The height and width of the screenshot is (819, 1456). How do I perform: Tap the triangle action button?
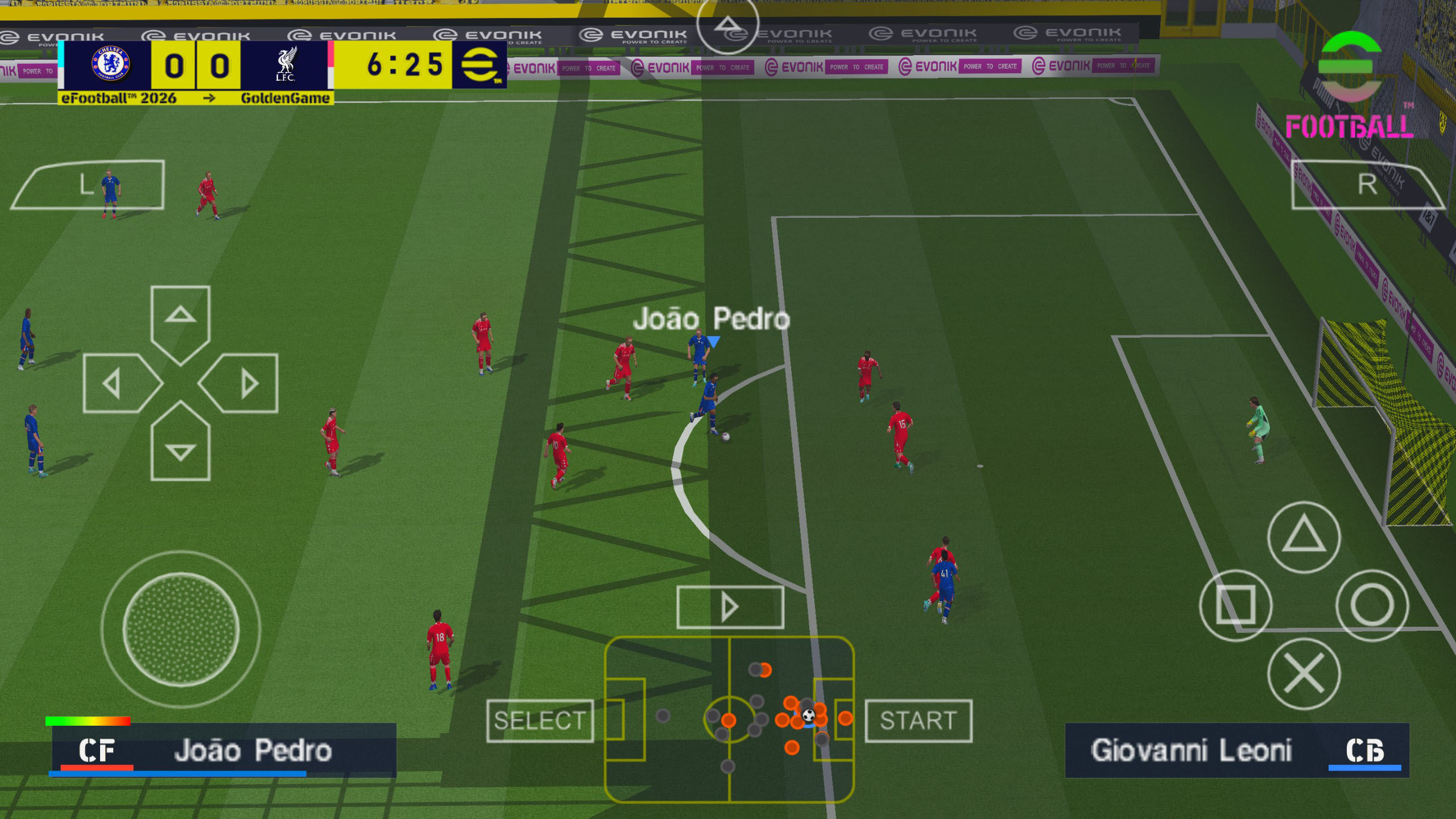tap(1304, 537)
